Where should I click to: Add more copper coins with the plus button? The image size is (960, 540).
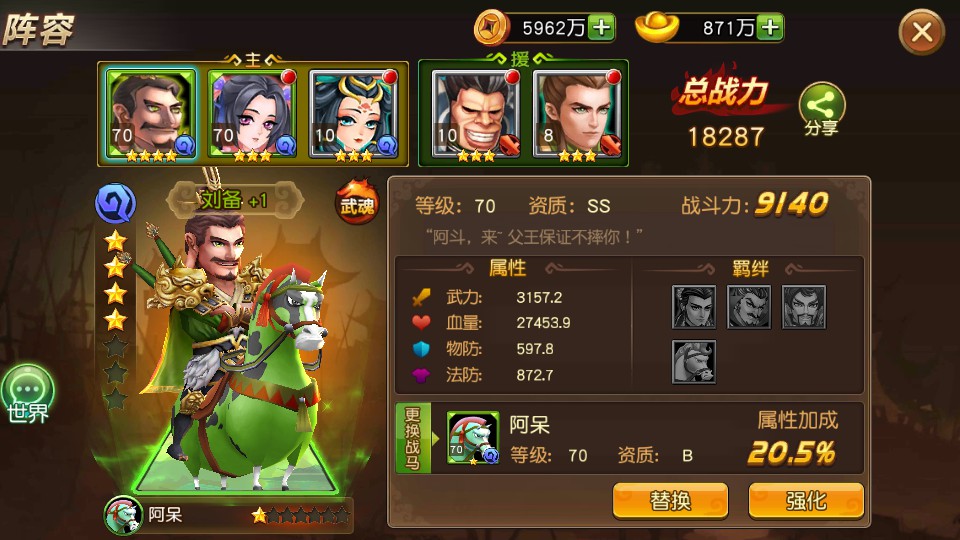pyautogui.click(x=601, y=27)
